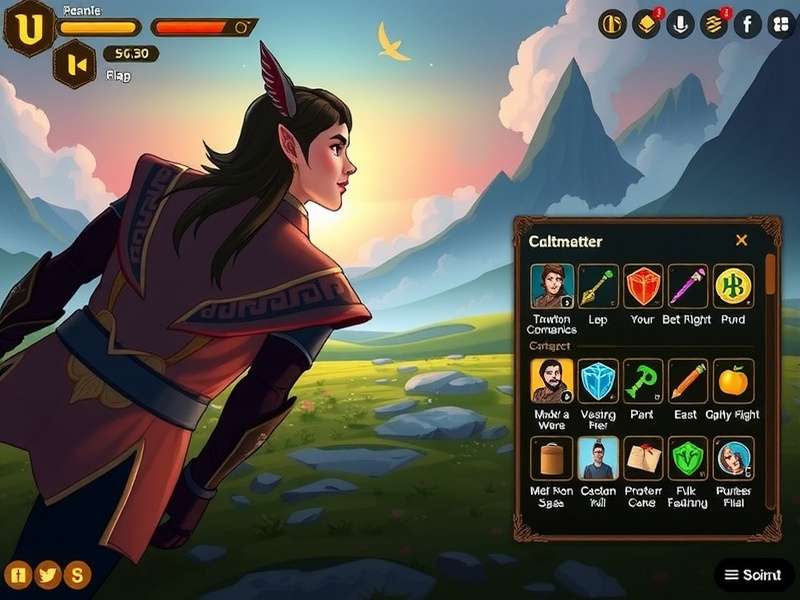Pick the green key Pant item
The width and height of the screenshot is (800, 600).
tap(643, 381)
